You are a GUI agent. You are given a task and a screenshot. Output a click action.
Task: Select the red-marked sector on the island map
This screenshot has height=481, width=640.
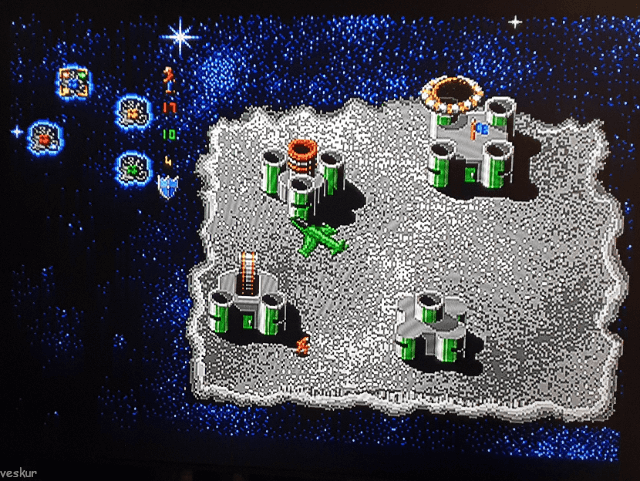coord(43,134)
